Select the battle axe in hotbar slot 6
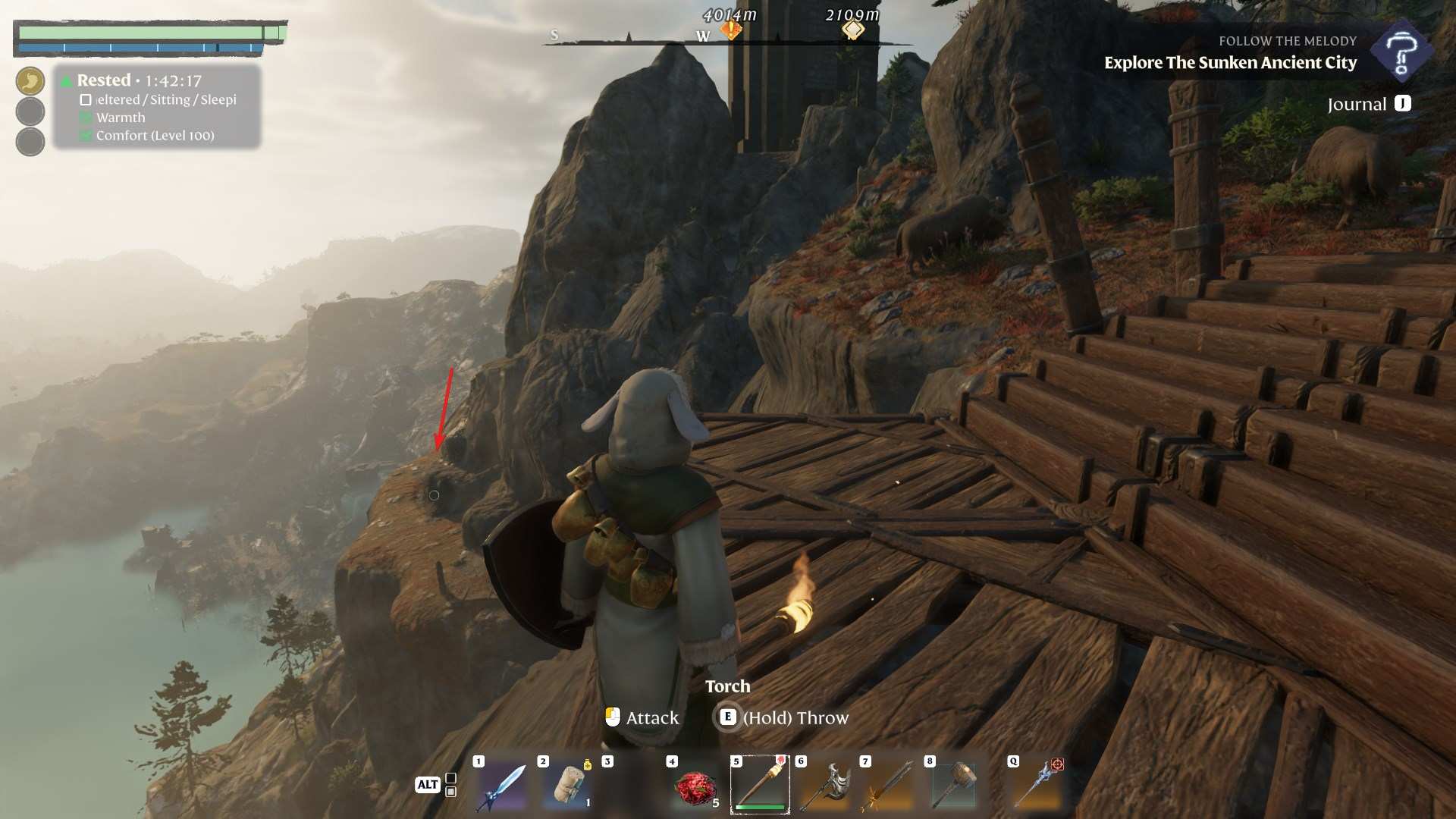Image resolution: width=1456 pixels, height=819 pixels. 824,786
